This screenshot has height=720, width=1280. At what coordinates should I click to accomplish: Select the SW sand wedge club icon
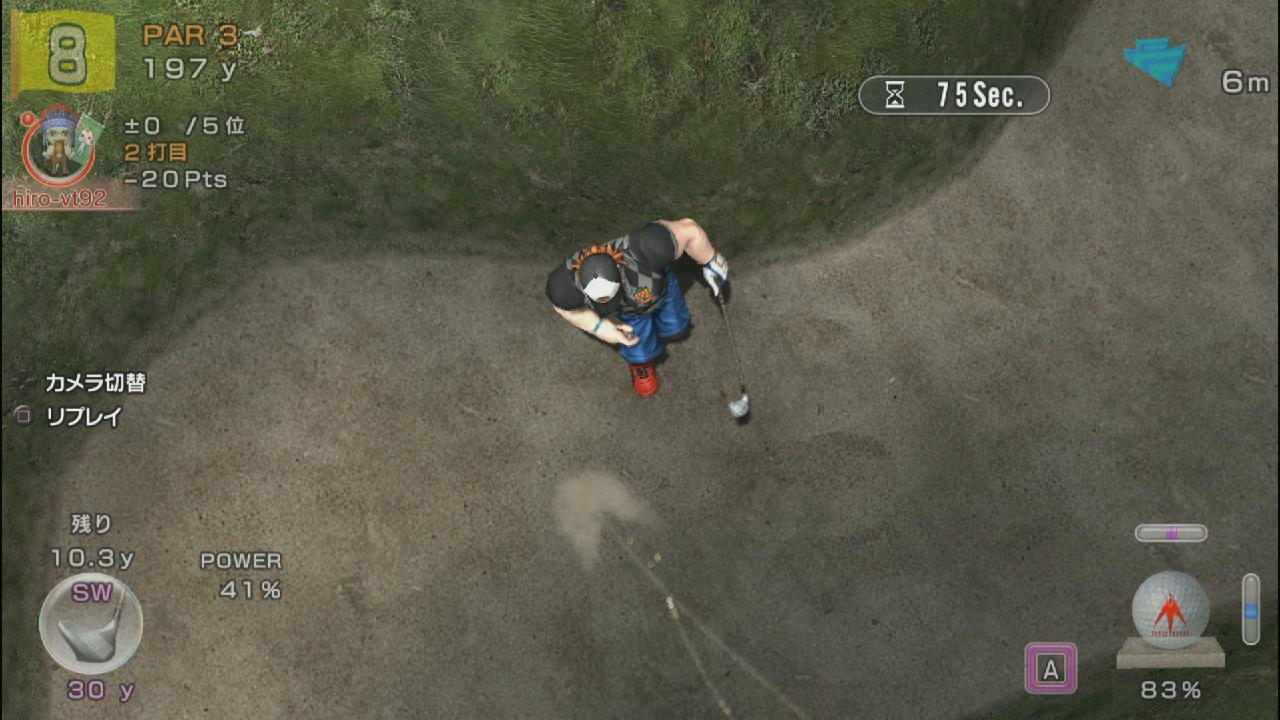coord(90,625)
